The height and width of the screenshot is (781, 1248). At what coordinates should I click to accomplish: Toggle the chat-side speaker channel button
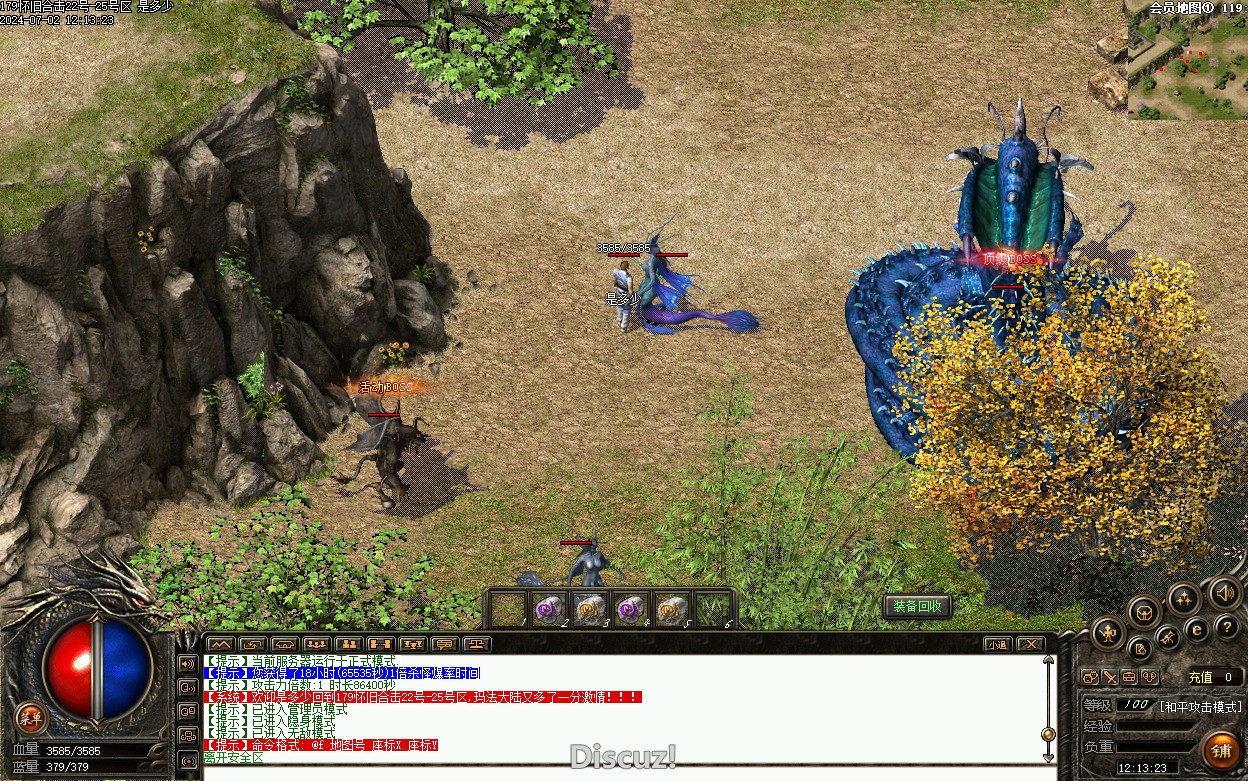pos(187,663)
